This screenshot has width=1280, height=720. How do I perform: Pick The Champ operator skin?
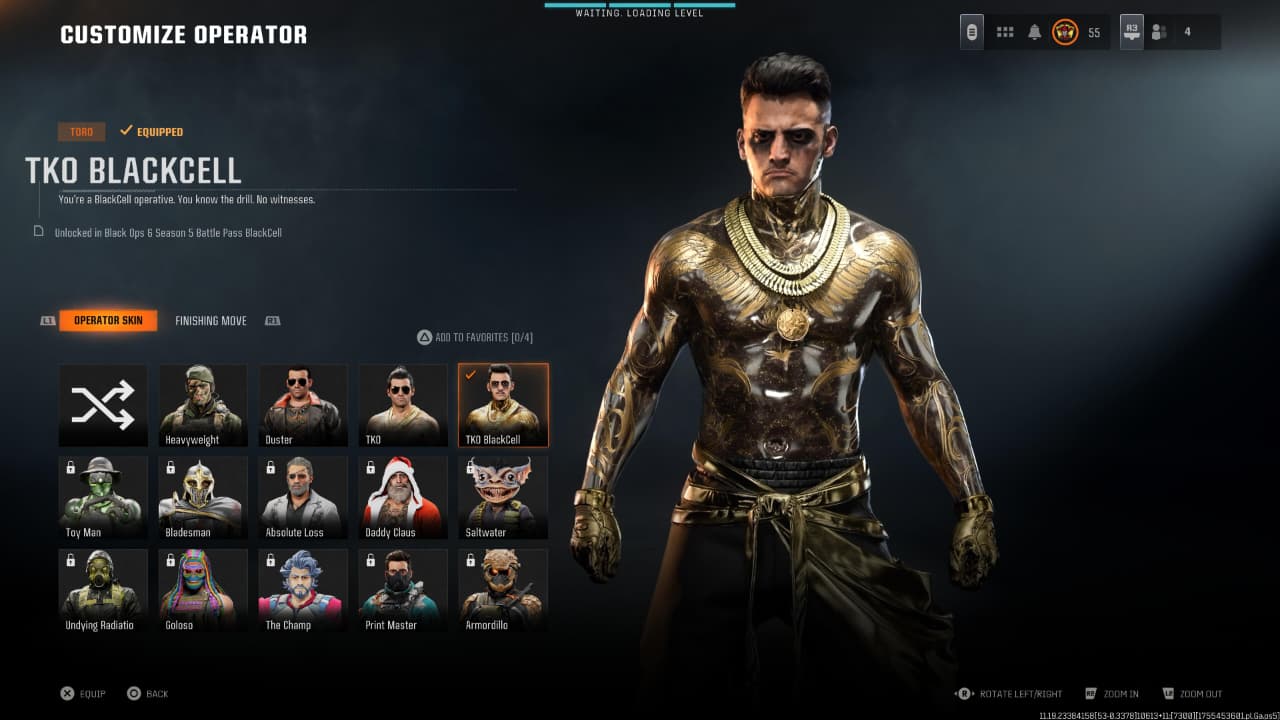(303, 590)
